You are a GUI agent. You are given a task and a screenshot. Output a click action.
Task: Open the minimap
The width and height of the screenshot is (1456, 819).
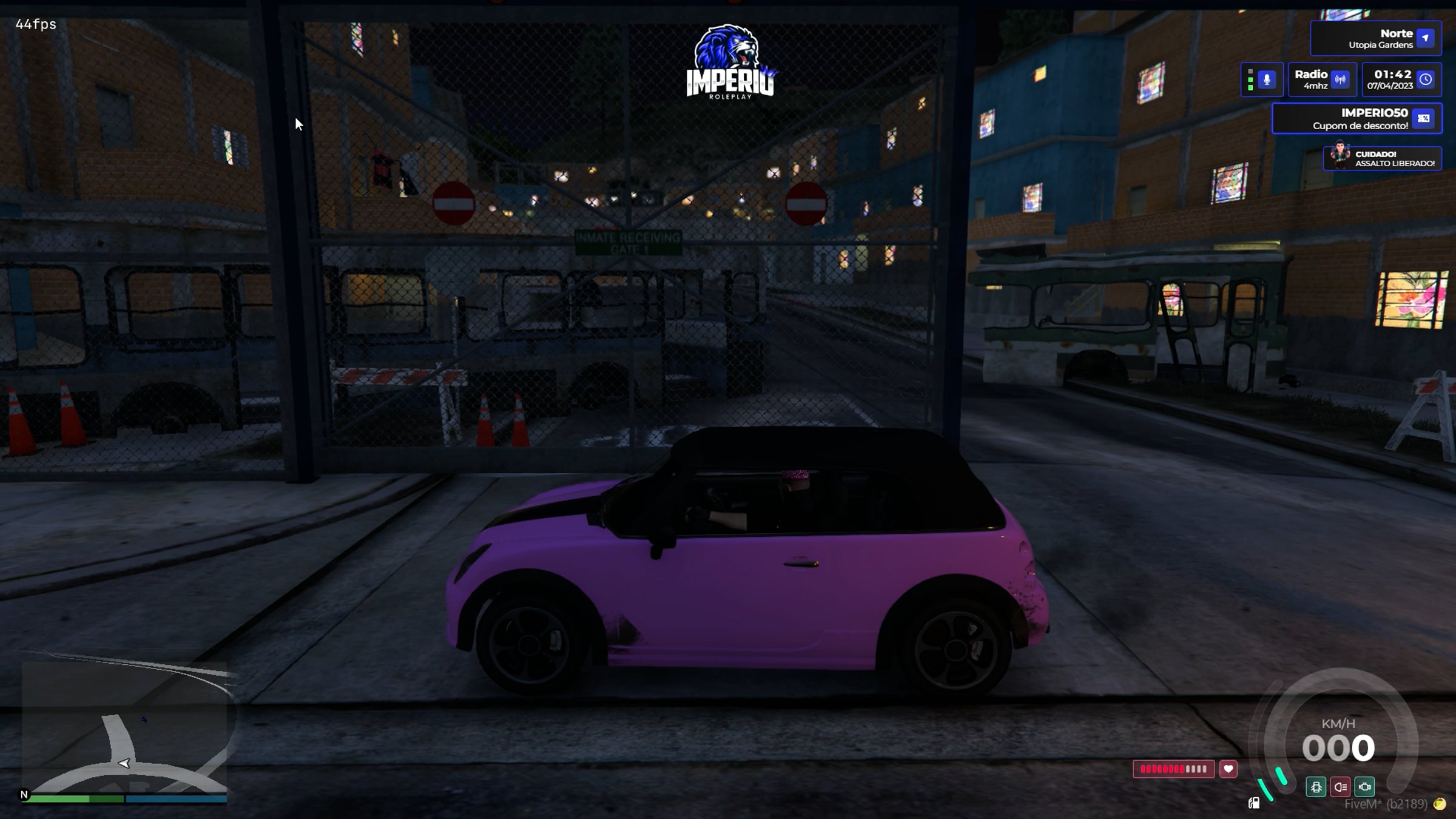tap(124, 728)
